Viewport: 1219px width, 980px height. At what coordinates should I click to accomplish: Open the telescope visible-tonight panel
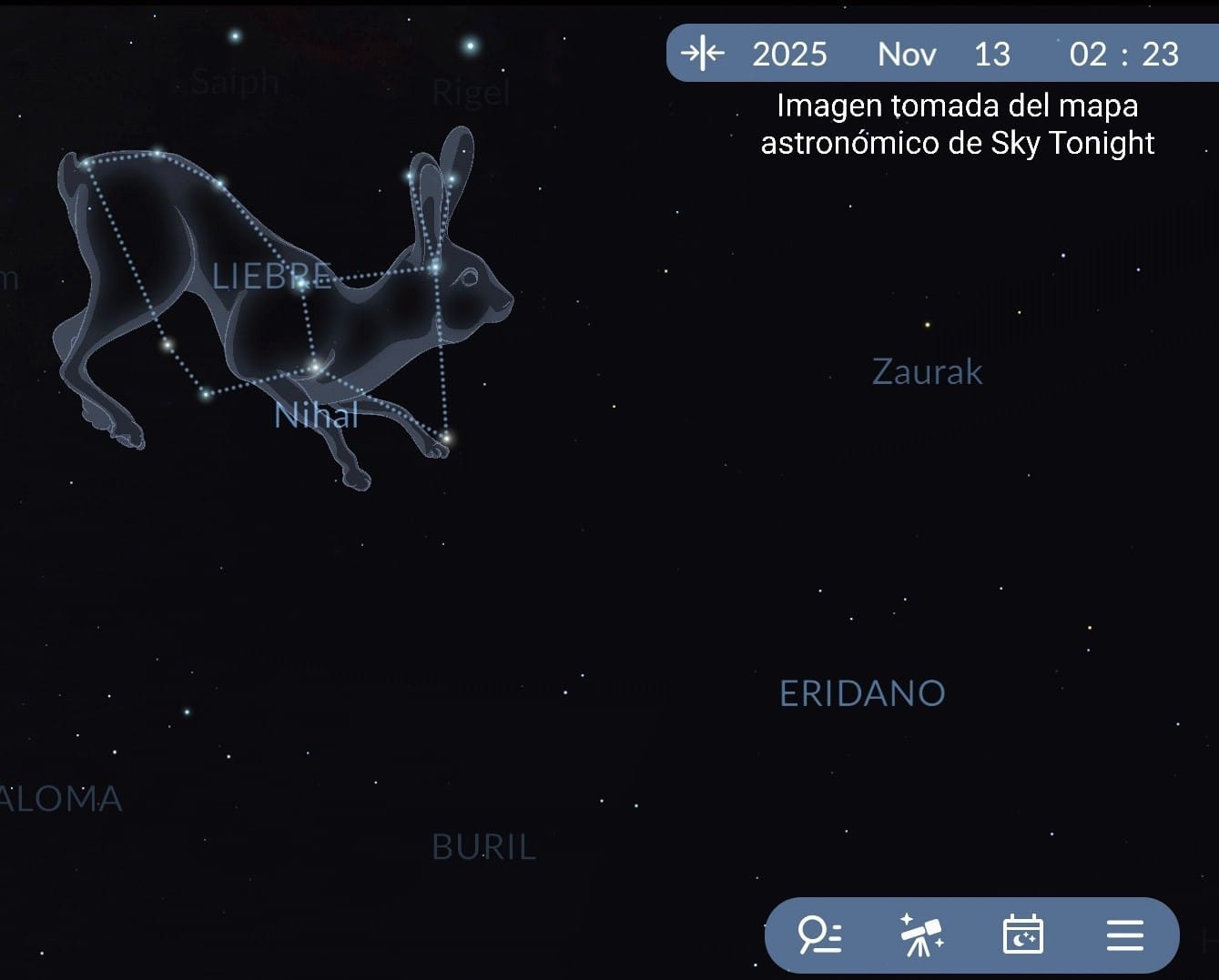tap(921, 935)
